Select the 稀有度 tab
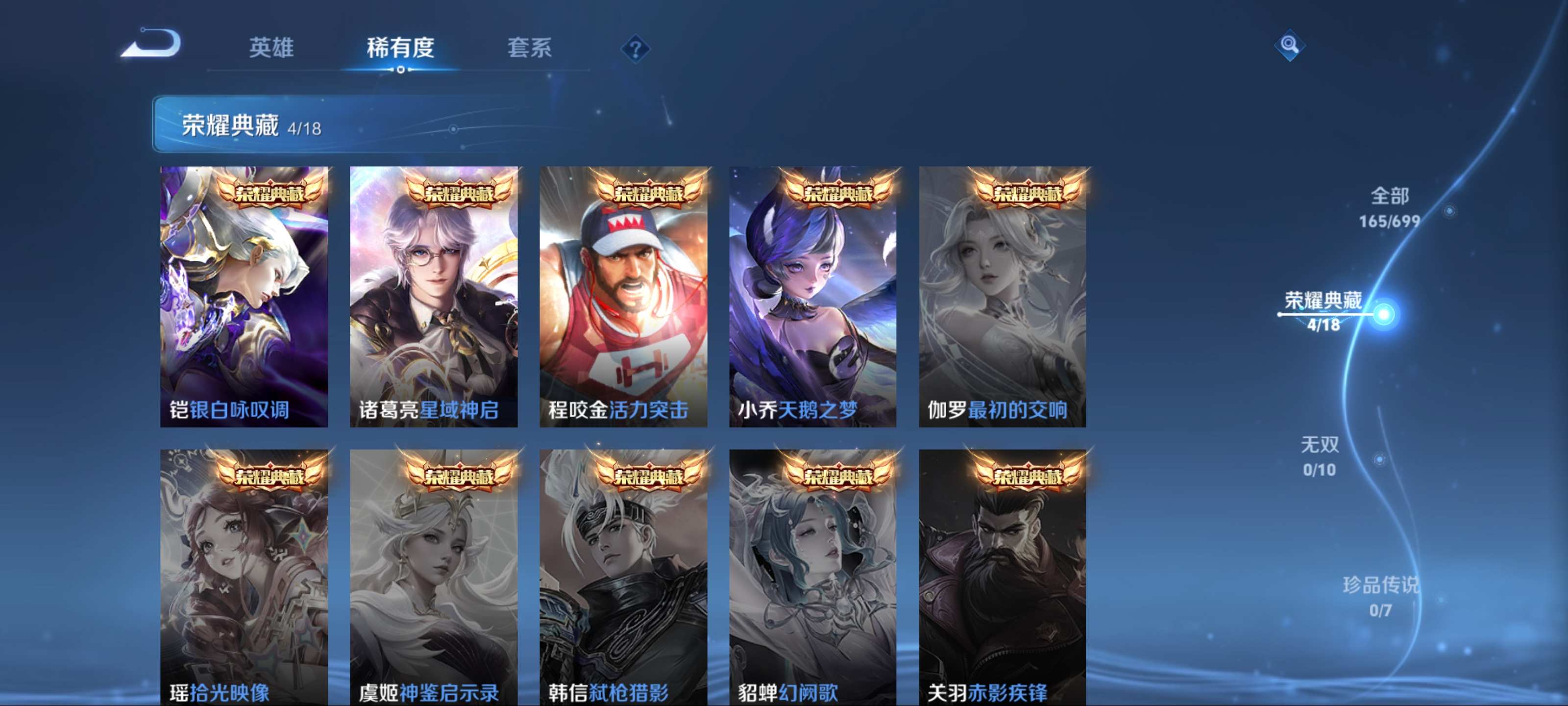Screen dimensions: 1568x706 [400, 48]
